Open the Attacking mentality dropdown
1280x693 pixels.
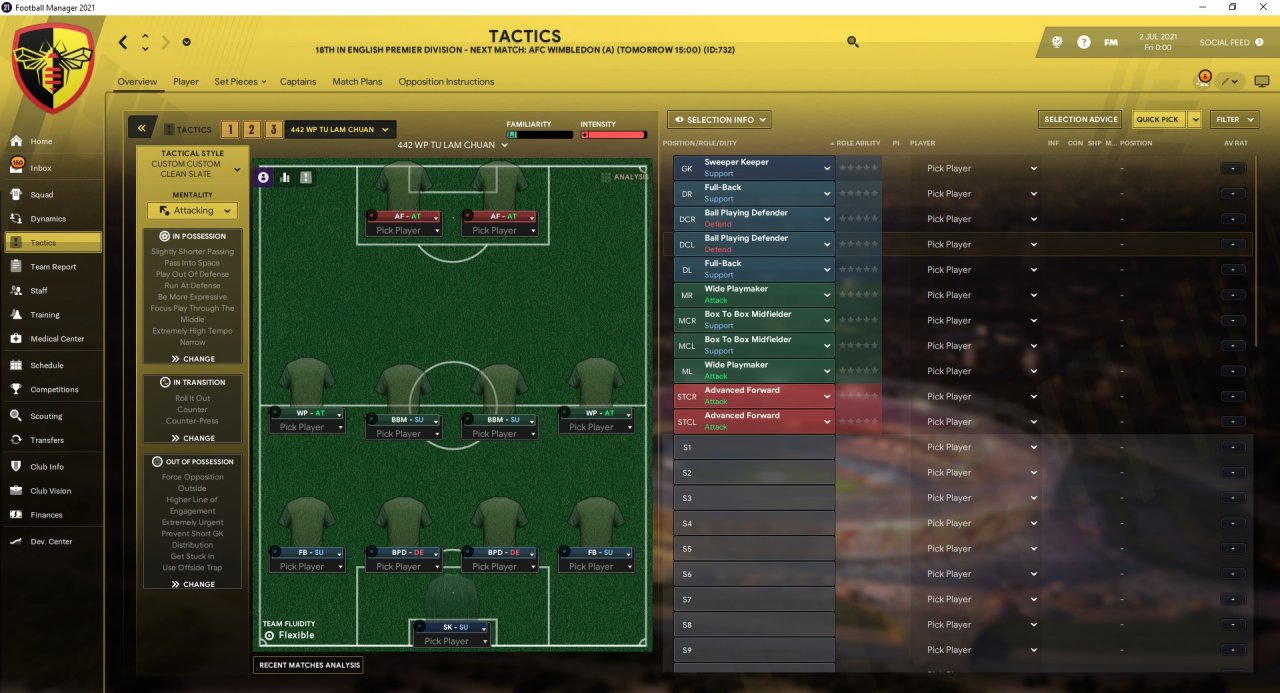tap(192, 211)
